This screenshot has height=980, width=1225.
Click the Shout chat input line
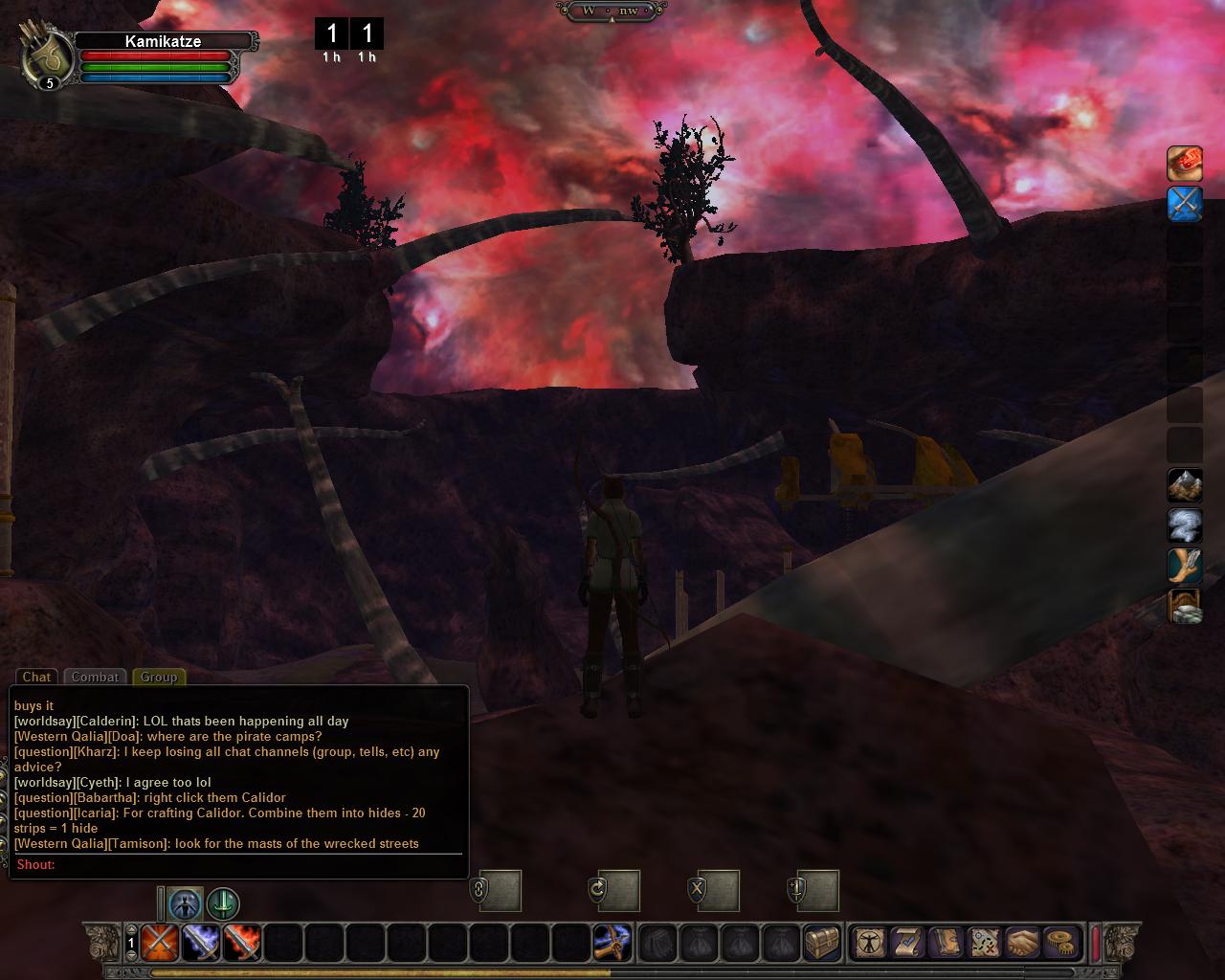(239, 864)
